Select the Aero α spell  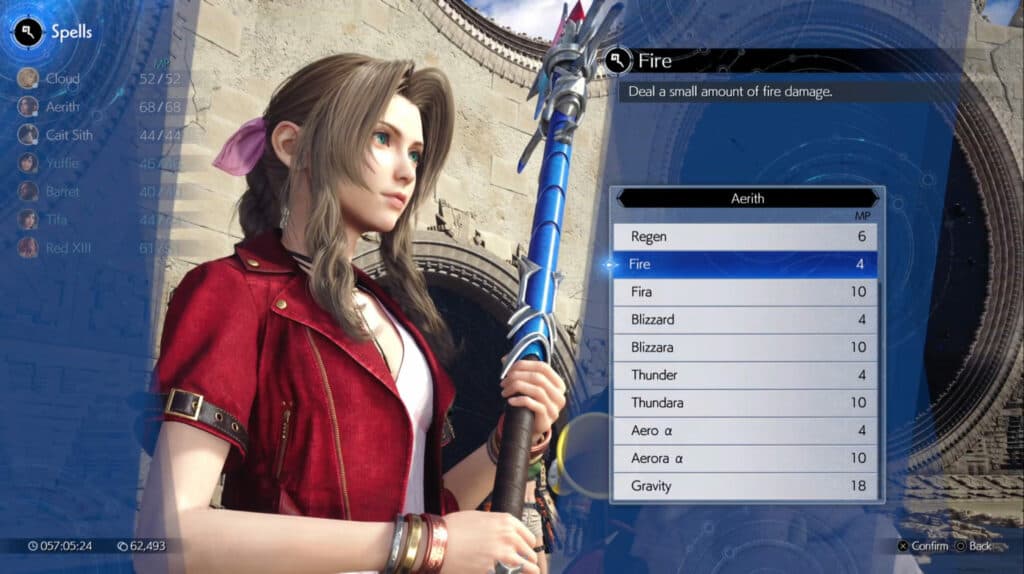tap(745, 430)
